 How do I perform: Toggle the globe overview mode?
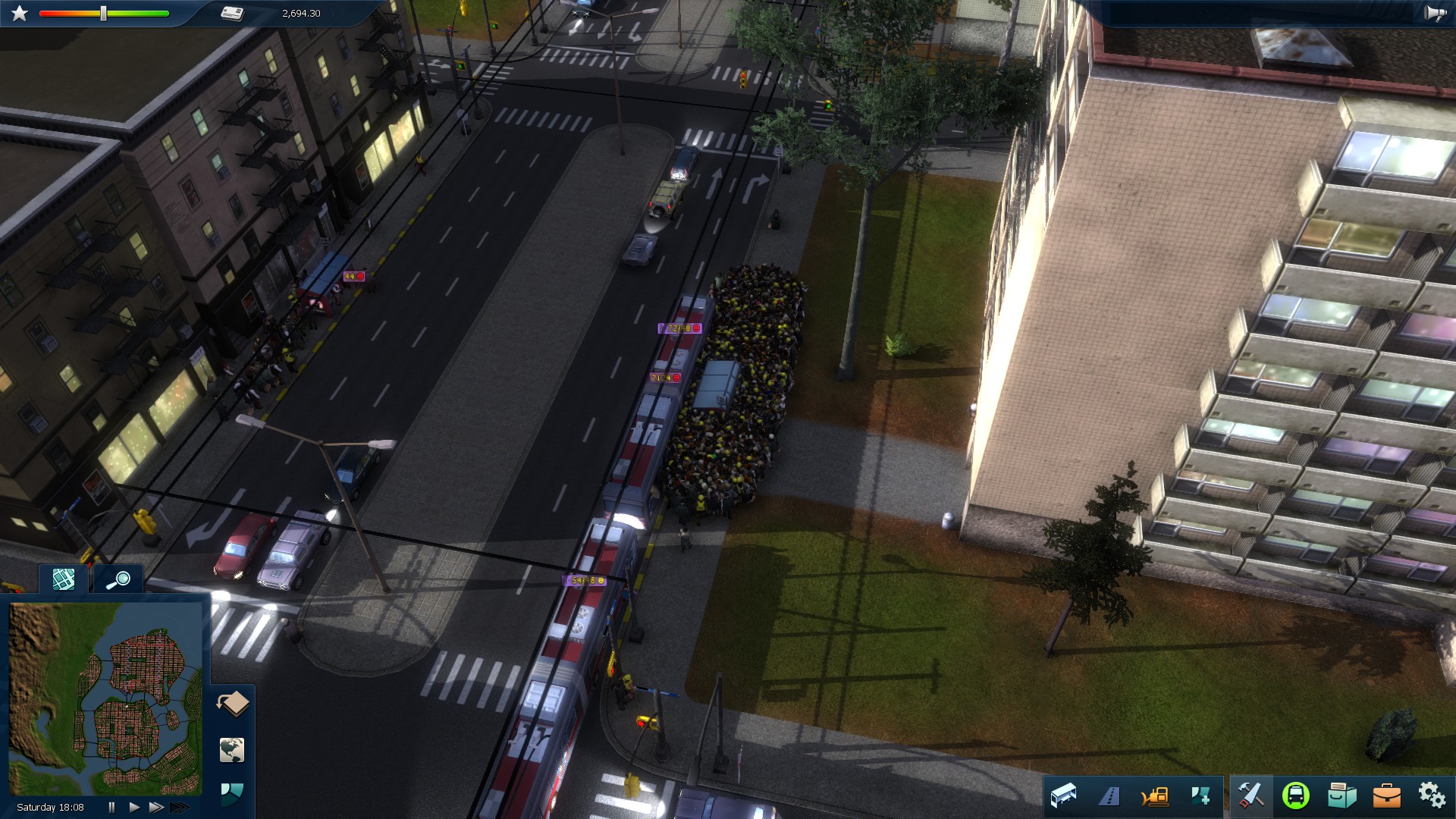pos(232,751)
